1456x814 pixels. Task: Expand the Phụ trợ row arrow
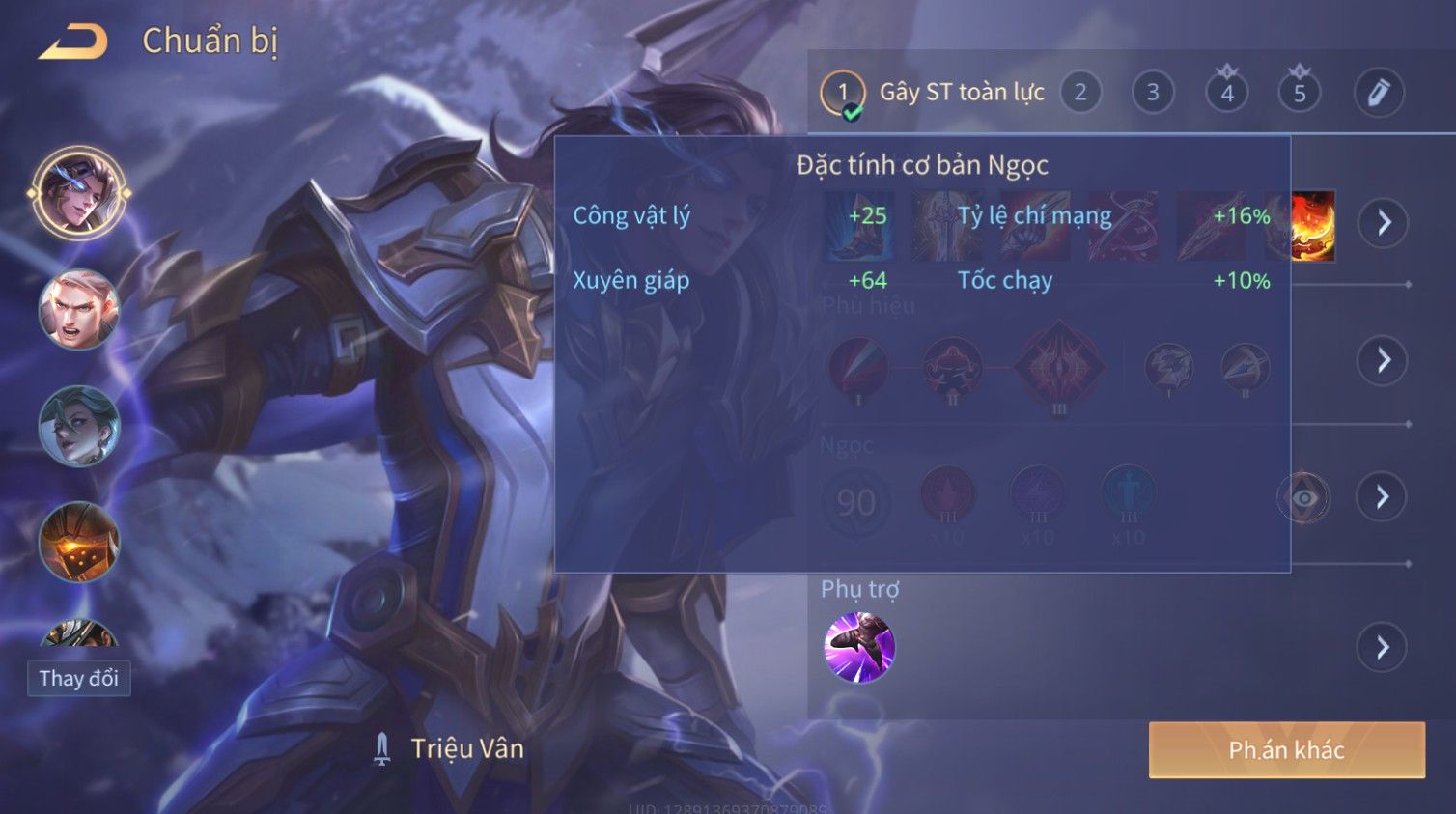pyautogui.click(x=1383, y=647)
